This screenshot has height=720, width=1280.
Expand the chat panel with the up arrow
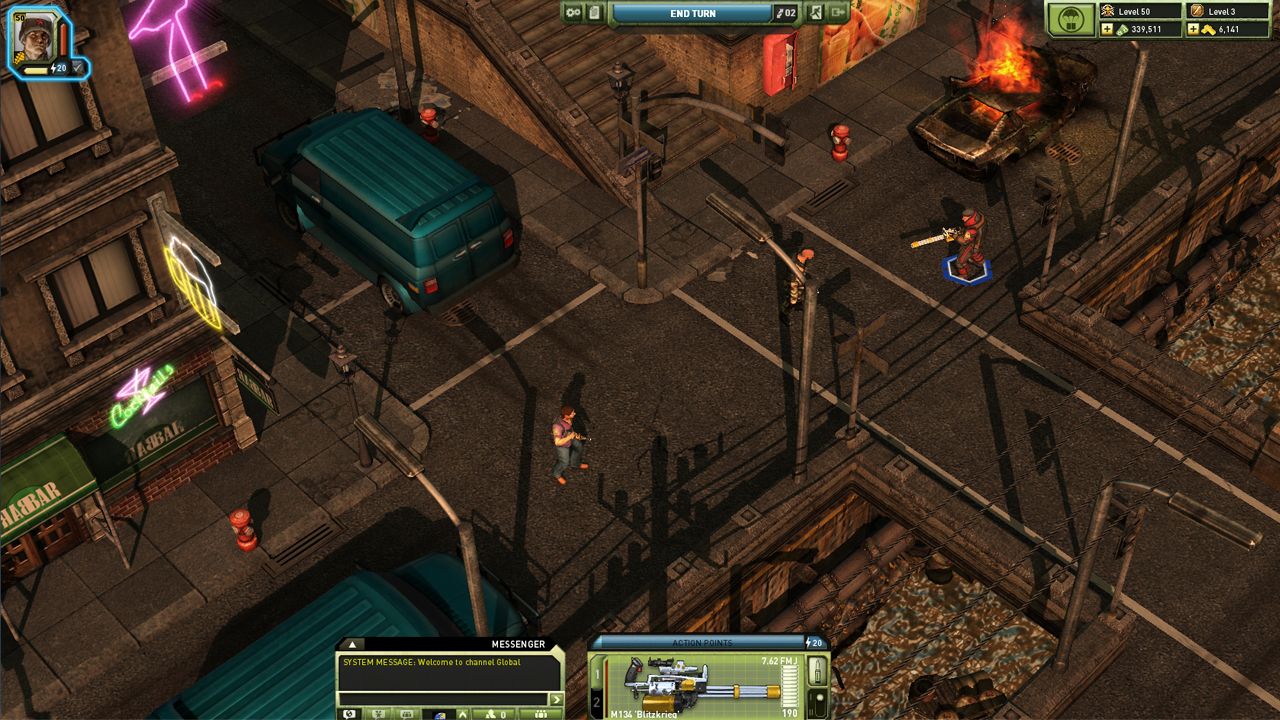(463, 713)
